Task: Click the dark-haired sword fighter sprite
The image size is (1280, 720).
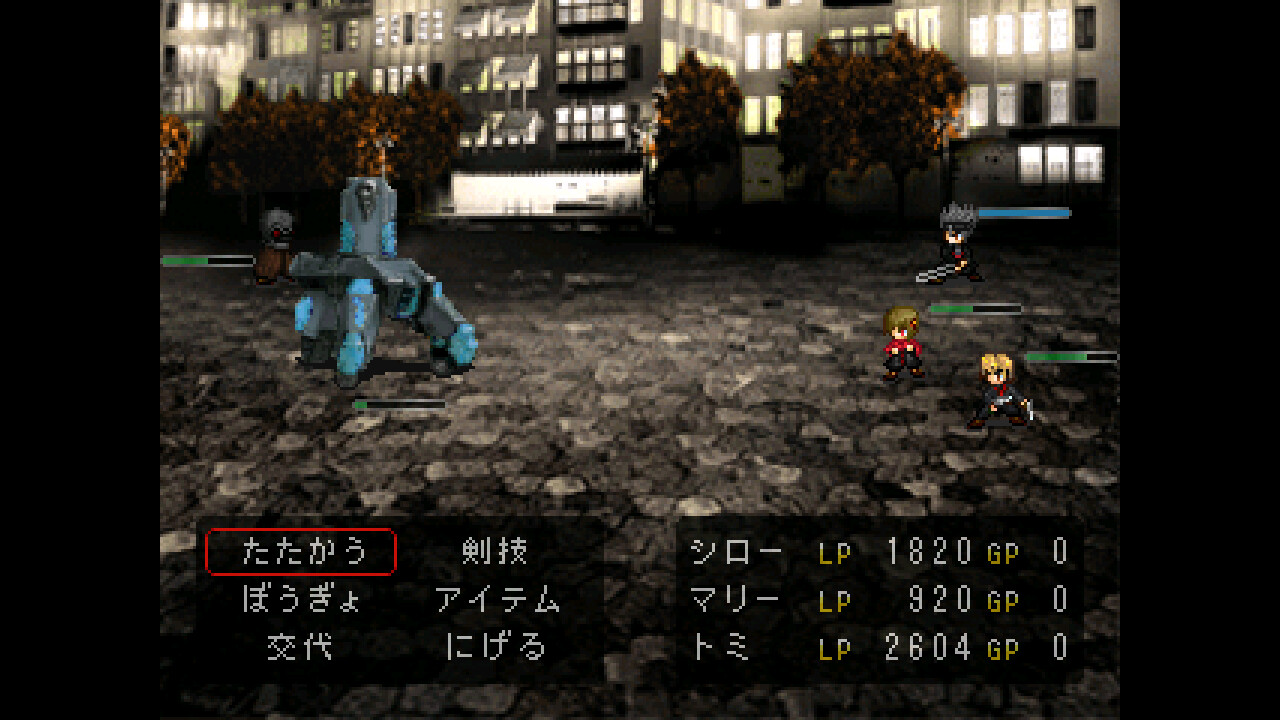Action: pyautogui.click(x=955, y=250)
